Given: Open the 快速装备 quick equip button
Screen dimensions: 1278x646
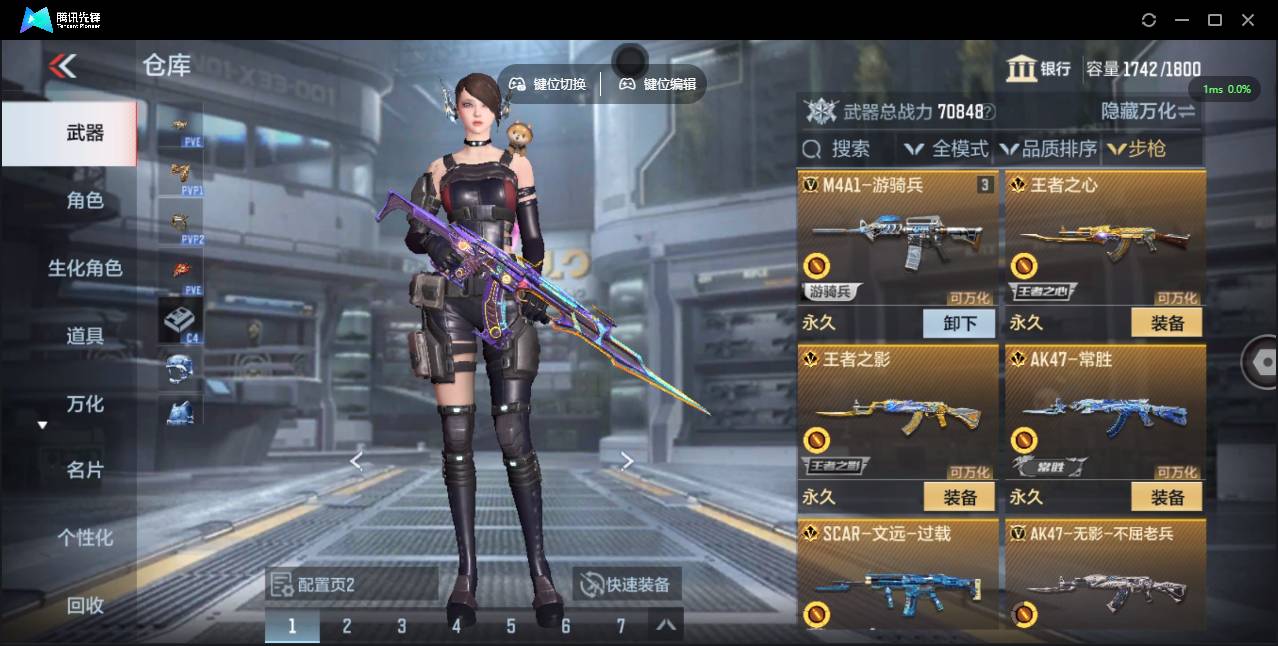Looking at the screenshot, I should coord(626,584).
